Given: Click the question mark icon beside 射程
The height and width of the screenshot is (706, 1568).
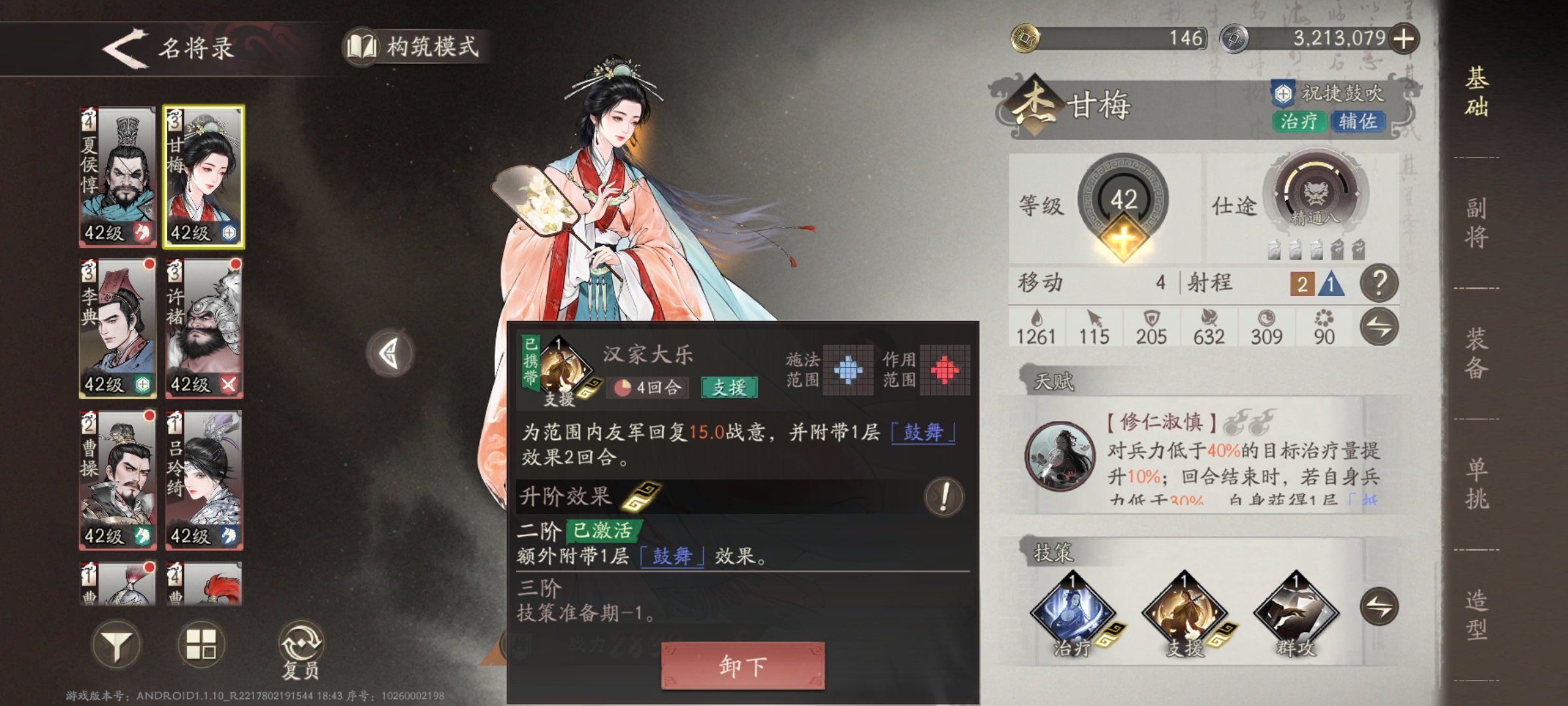Looking at the screenshot, I should click(x=1380, y=284).
